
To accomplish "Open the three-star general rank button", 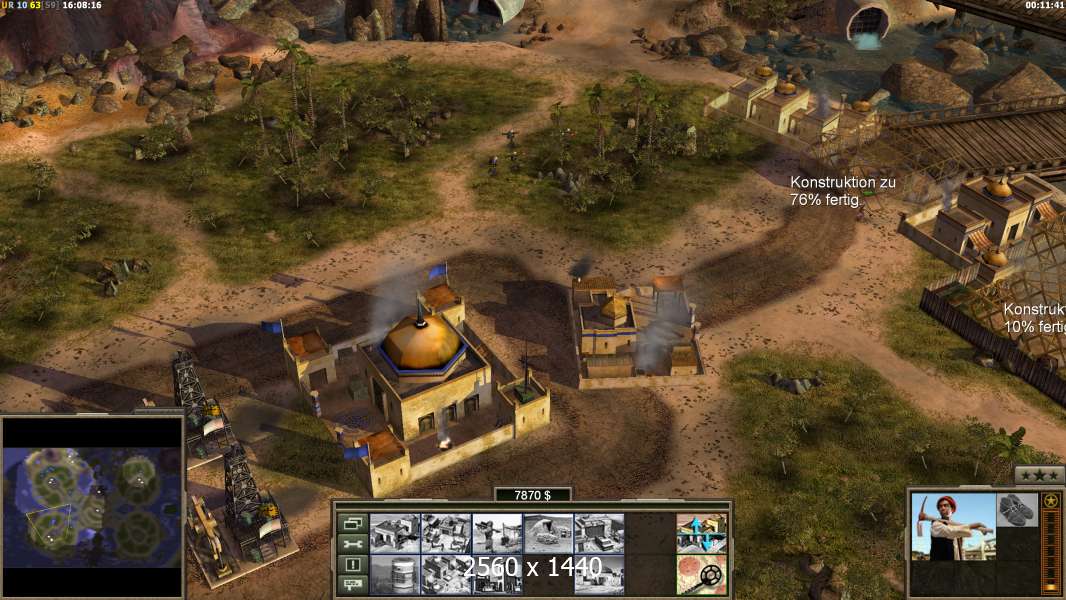I will (1039, 476).
